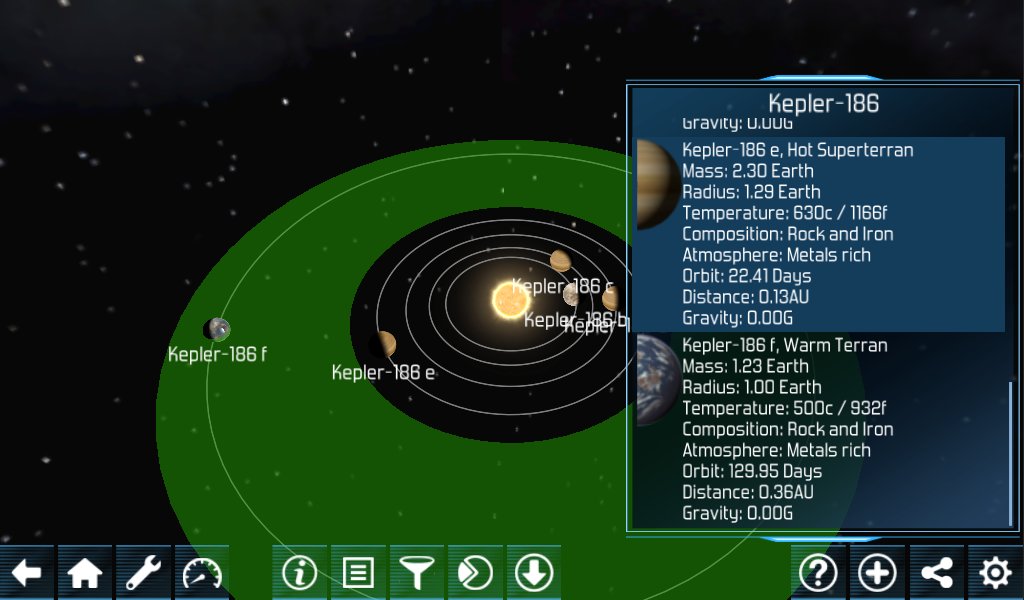Click the Kepler-186 panel title
Viewport: 1024px width, 600px height.
(823, 103)
